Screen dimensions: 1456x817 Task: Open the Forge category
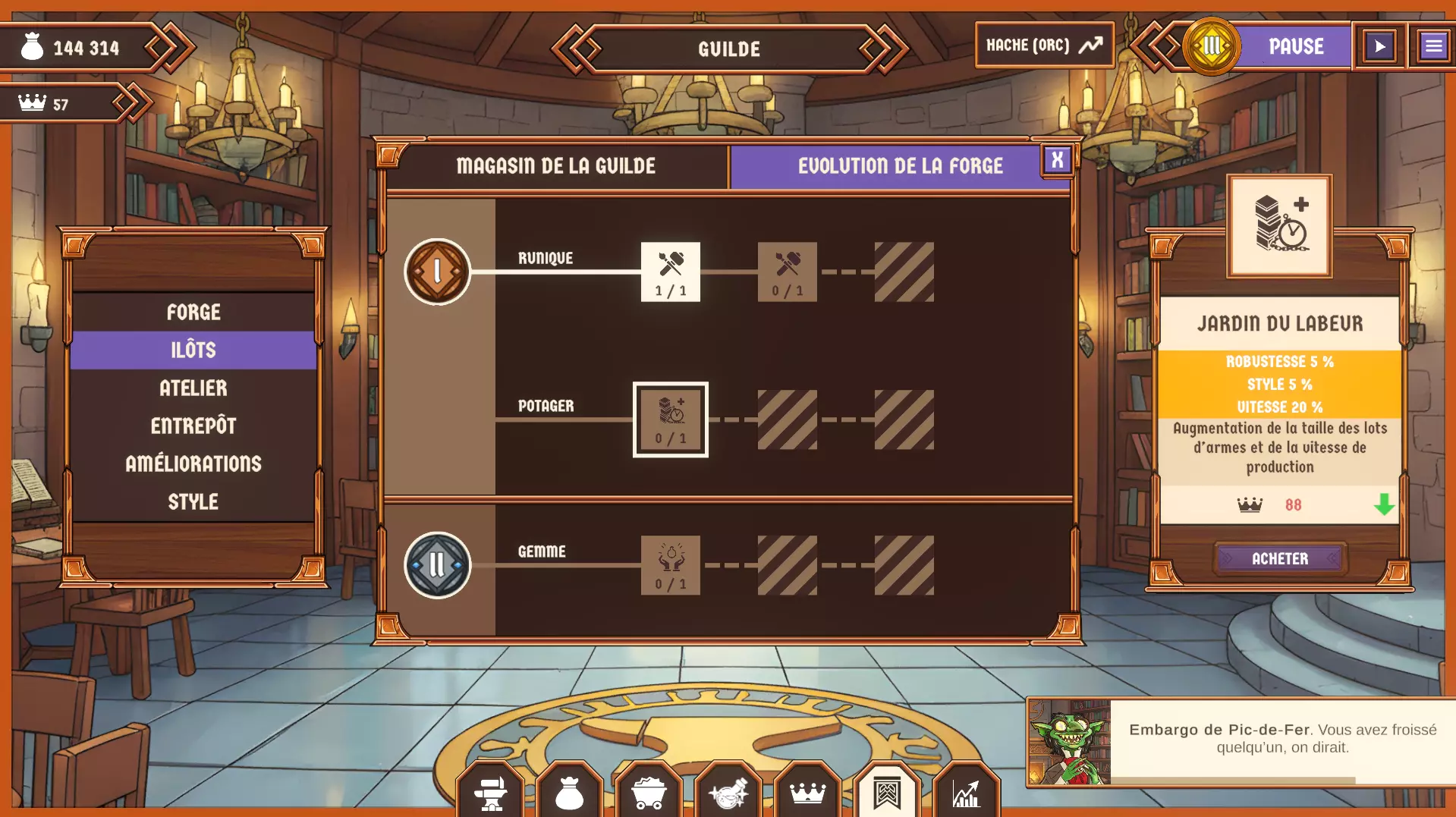[193, 313]
